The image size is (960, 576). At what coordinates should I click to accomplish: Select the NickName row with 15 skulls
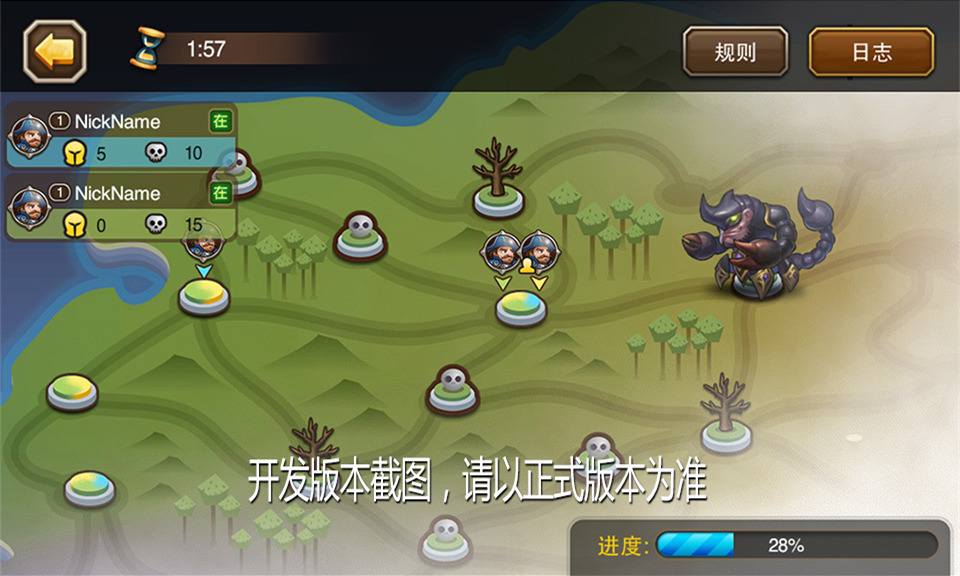click(122, 208)
